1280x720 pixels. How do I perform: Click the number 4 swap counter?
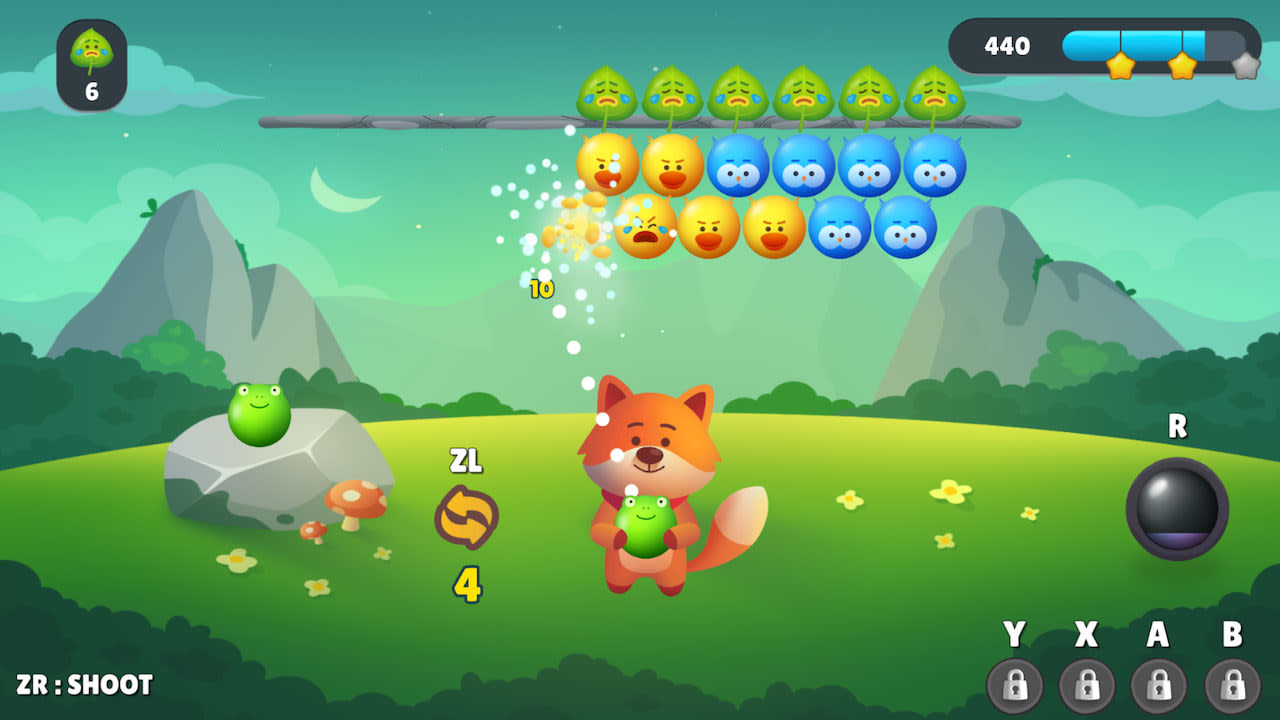coord(468,580)
